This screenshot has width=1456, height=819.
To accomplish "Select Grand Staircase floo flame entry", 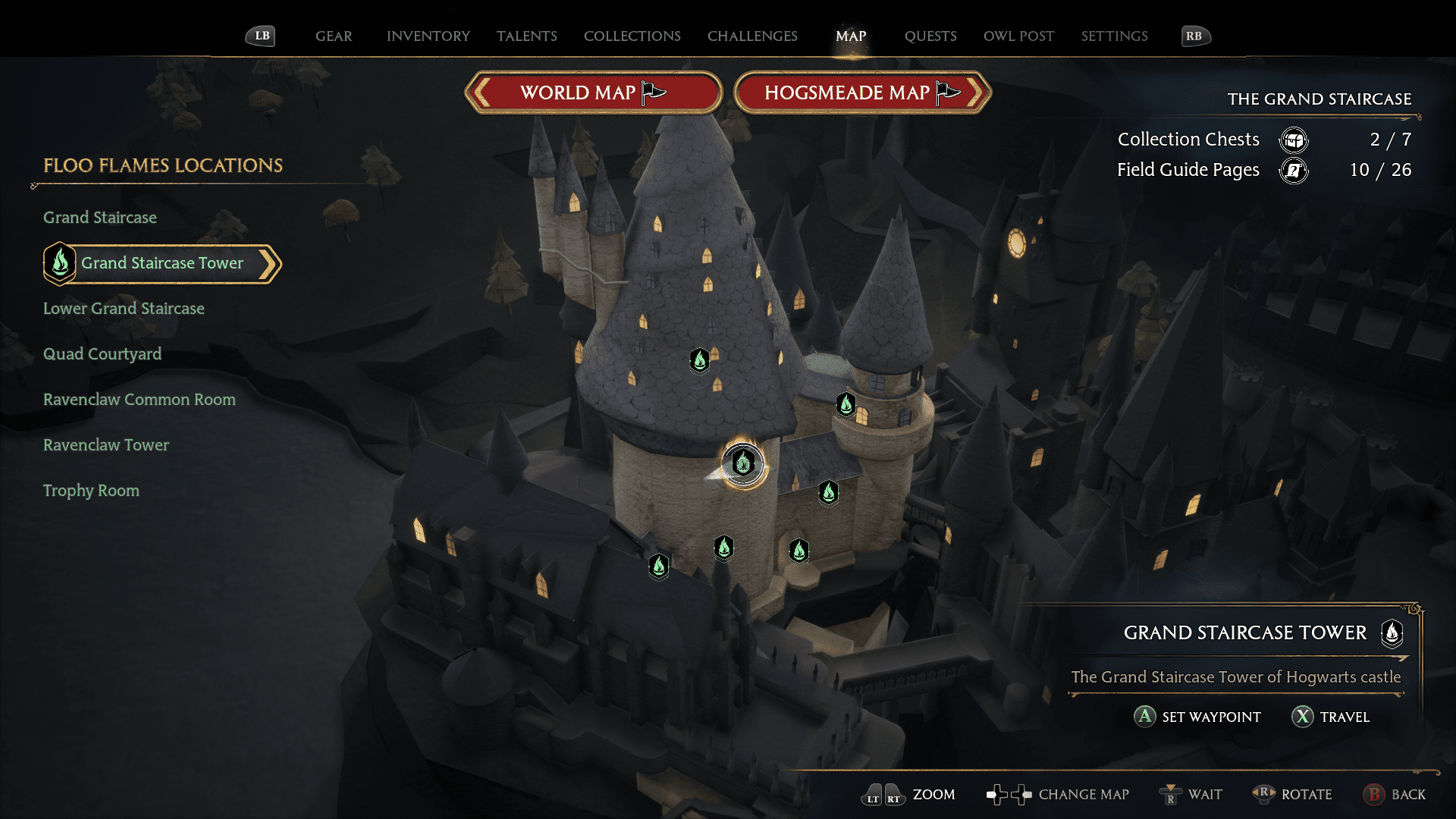I will coord(100,218).
